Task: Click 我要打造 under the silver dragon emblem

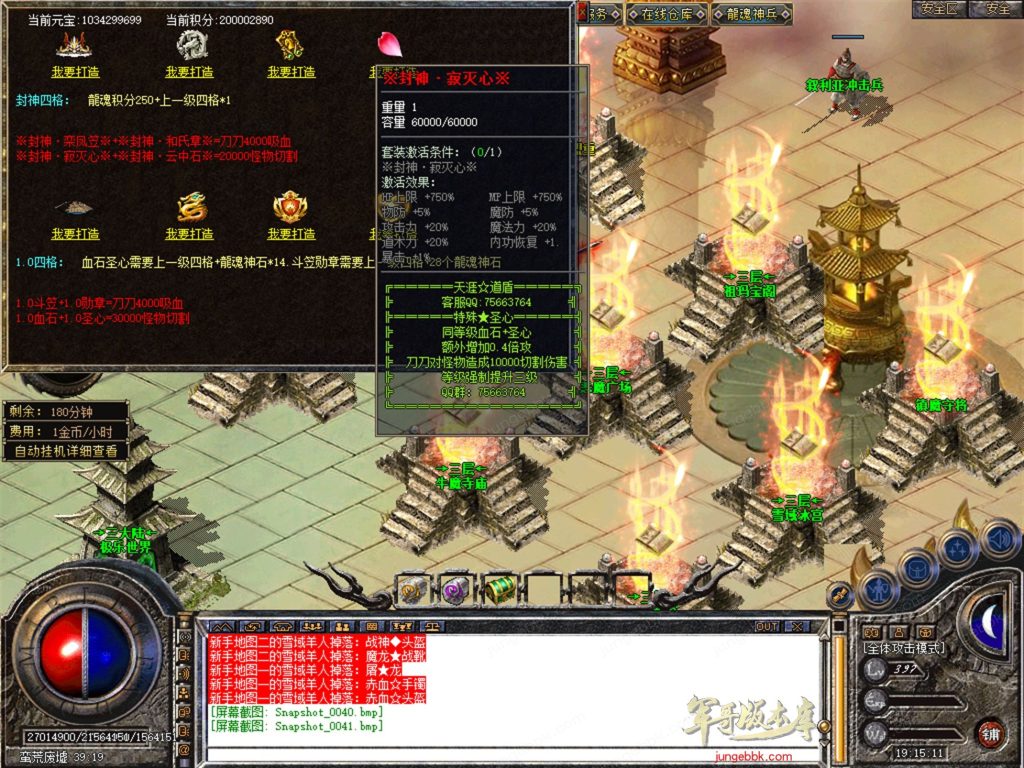Action: pyautogui.click(x=189, y=72)
